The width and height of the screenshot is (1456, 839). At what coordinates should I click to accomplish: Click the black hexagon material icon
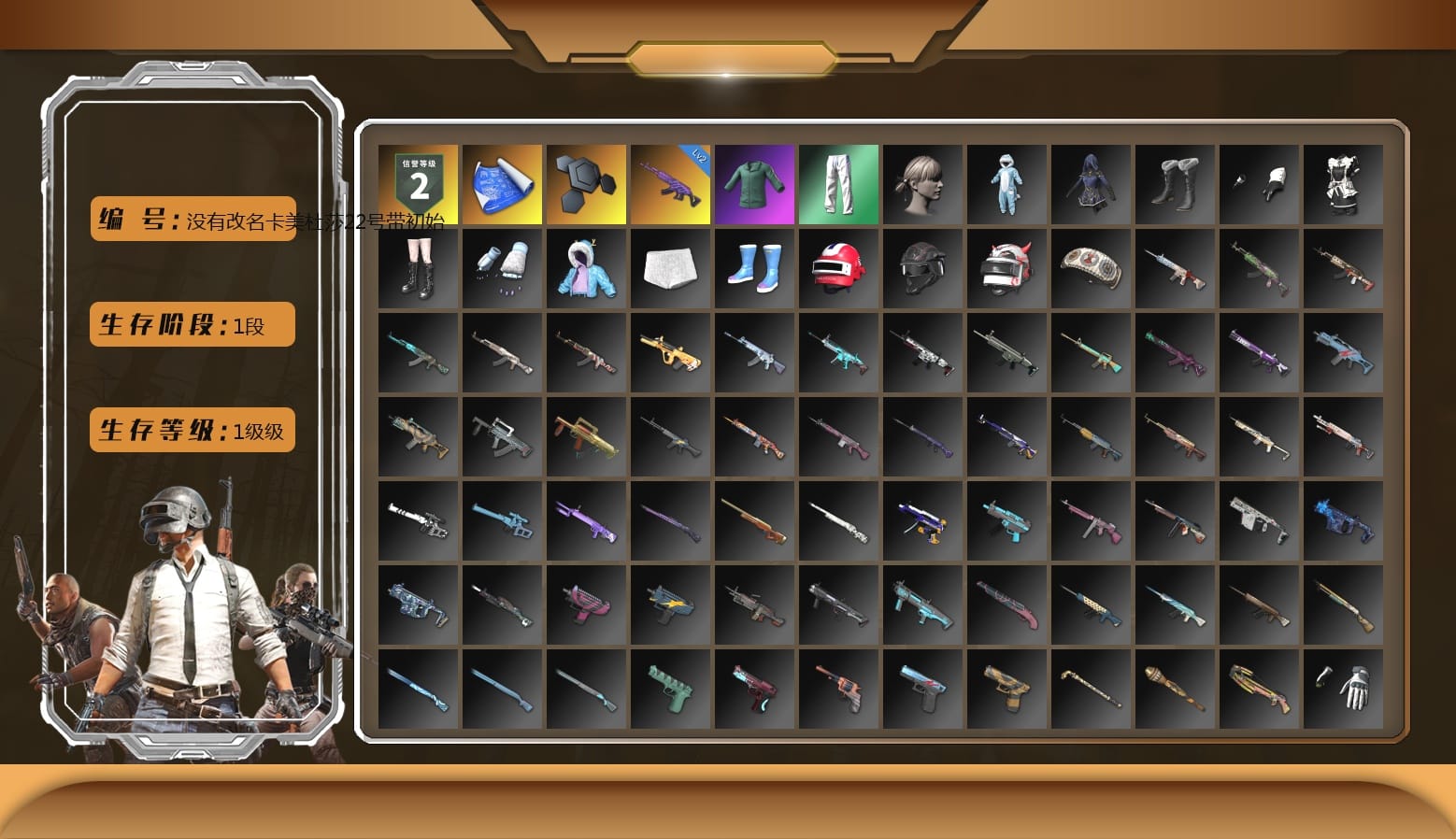tap(586, 183)
